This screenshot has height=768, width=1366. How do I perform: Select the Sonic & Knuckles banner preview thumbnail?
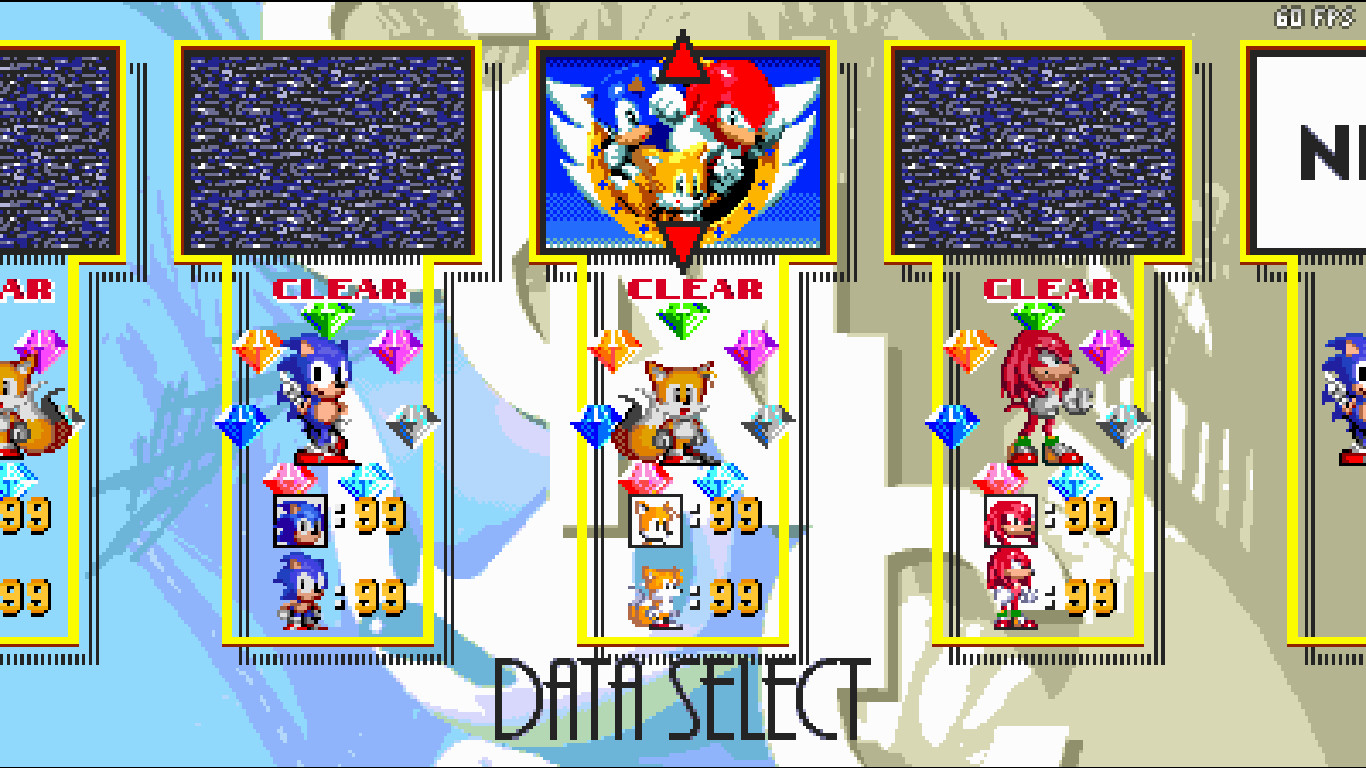[683, 150]
